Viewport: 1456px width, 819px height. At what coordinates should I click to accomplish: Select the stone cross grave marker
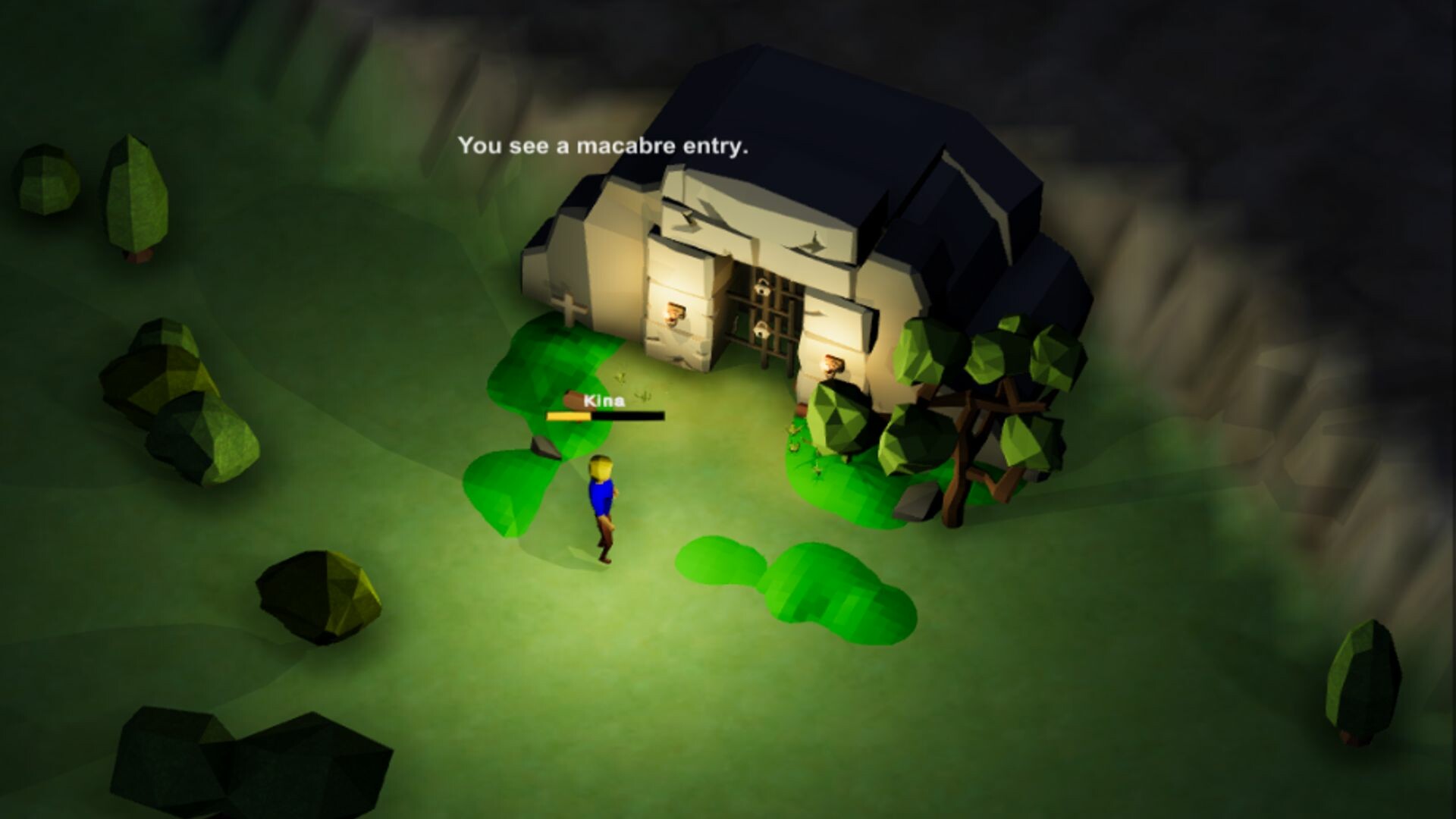click(x=571, y=306)
